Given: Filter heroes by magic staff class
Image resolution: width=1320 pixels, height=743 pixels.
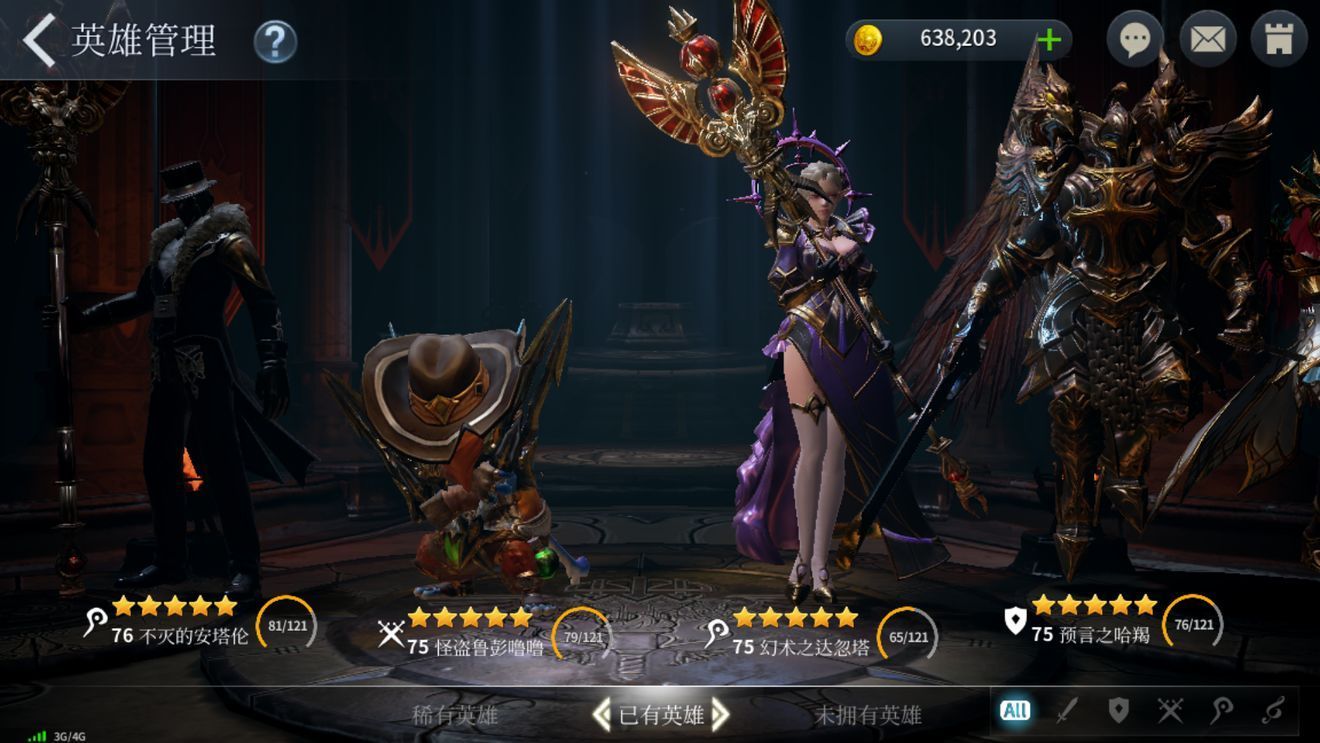Looking at the screenshot, I should (x=1221, y=711).
